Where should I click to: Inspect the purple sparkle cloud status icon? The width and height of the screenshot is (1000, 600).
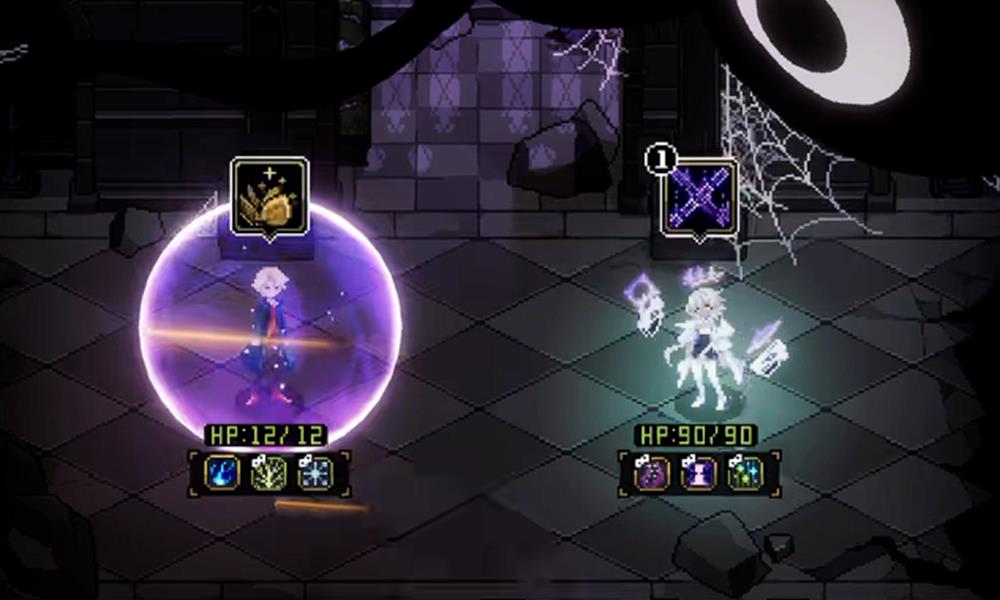(652, 472)
